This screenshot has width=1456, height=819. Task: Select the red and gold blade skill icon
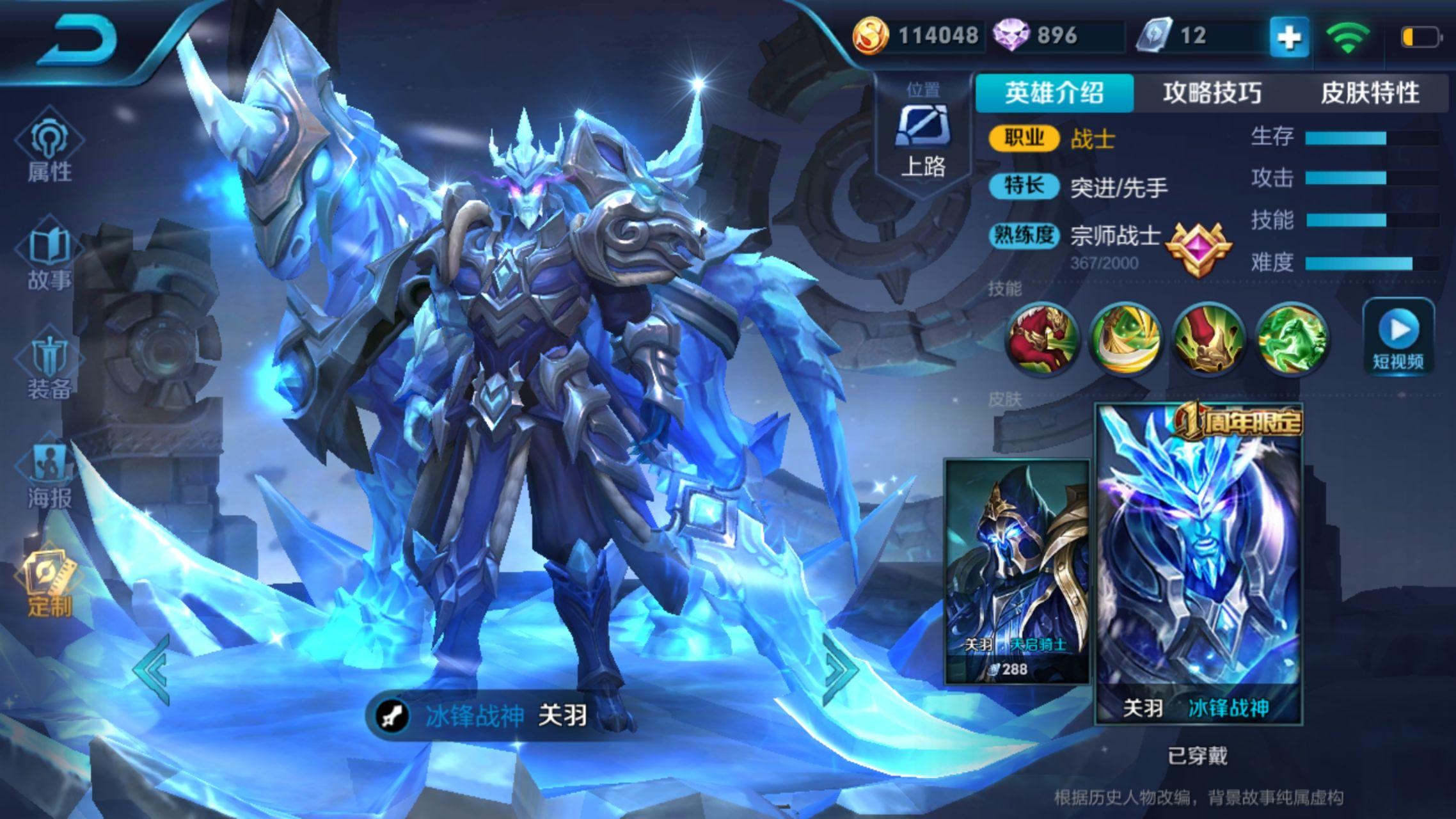pos(1208,338)
